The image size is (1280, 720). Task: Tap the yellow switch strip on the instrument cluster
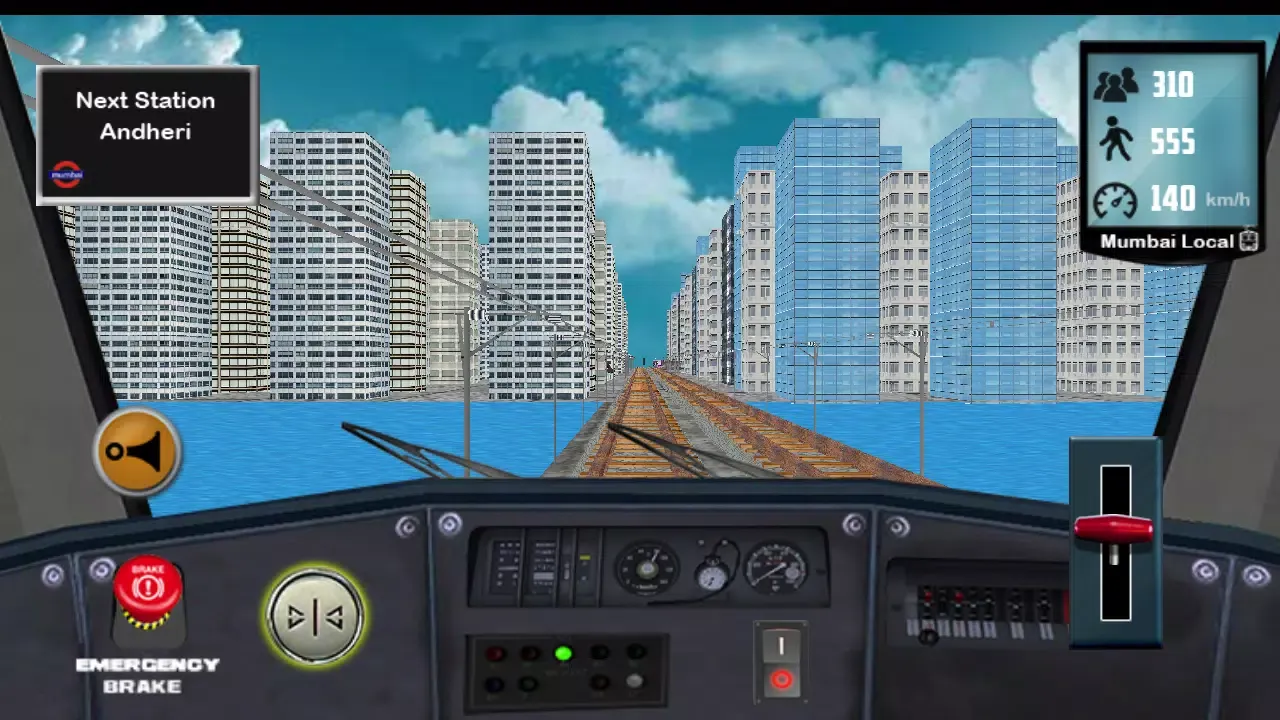[x=584, y=557]
